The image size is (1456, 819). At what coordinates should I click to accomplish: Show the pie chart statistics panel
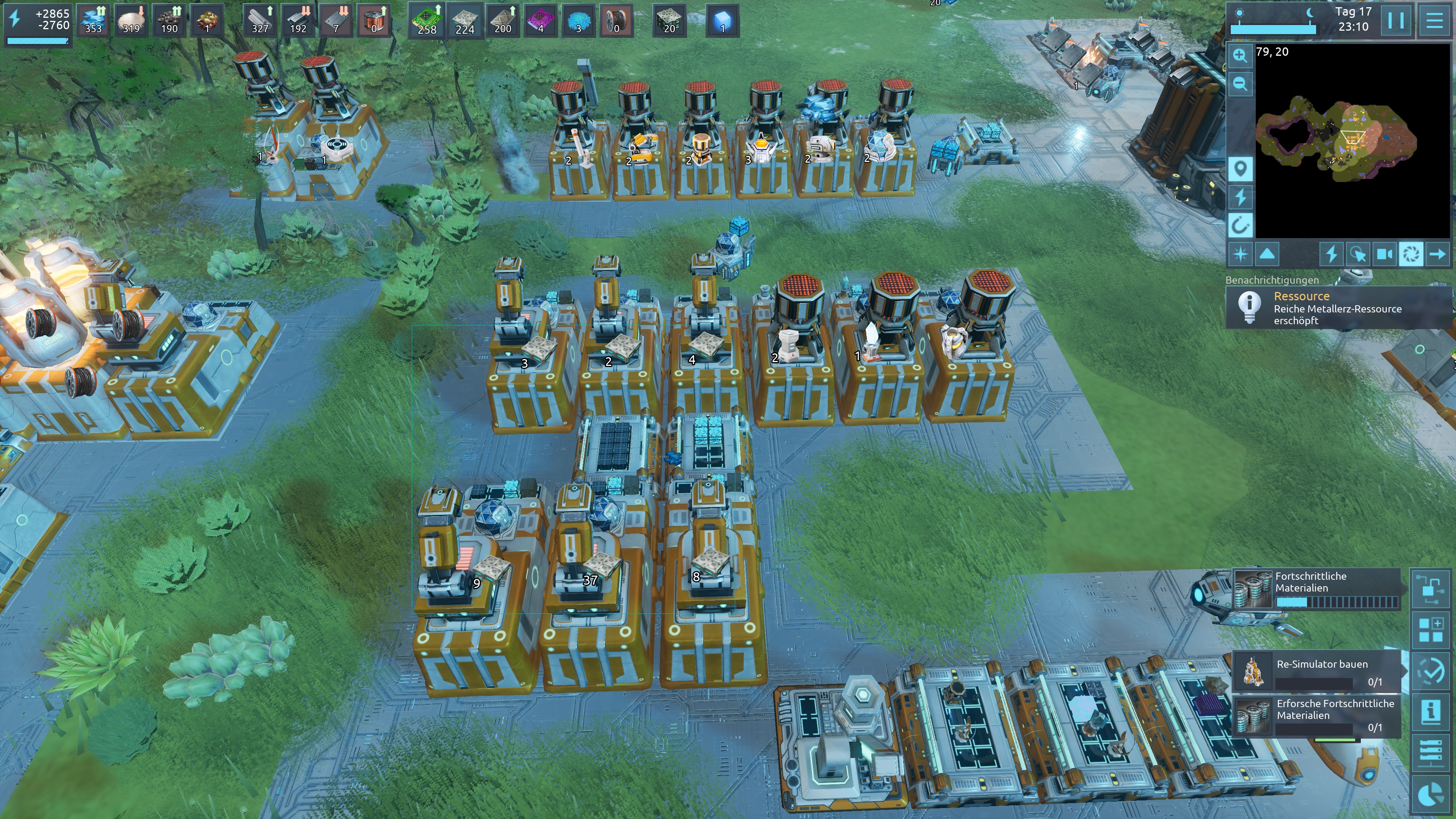pyautogui.click(x=1431, y=795)
